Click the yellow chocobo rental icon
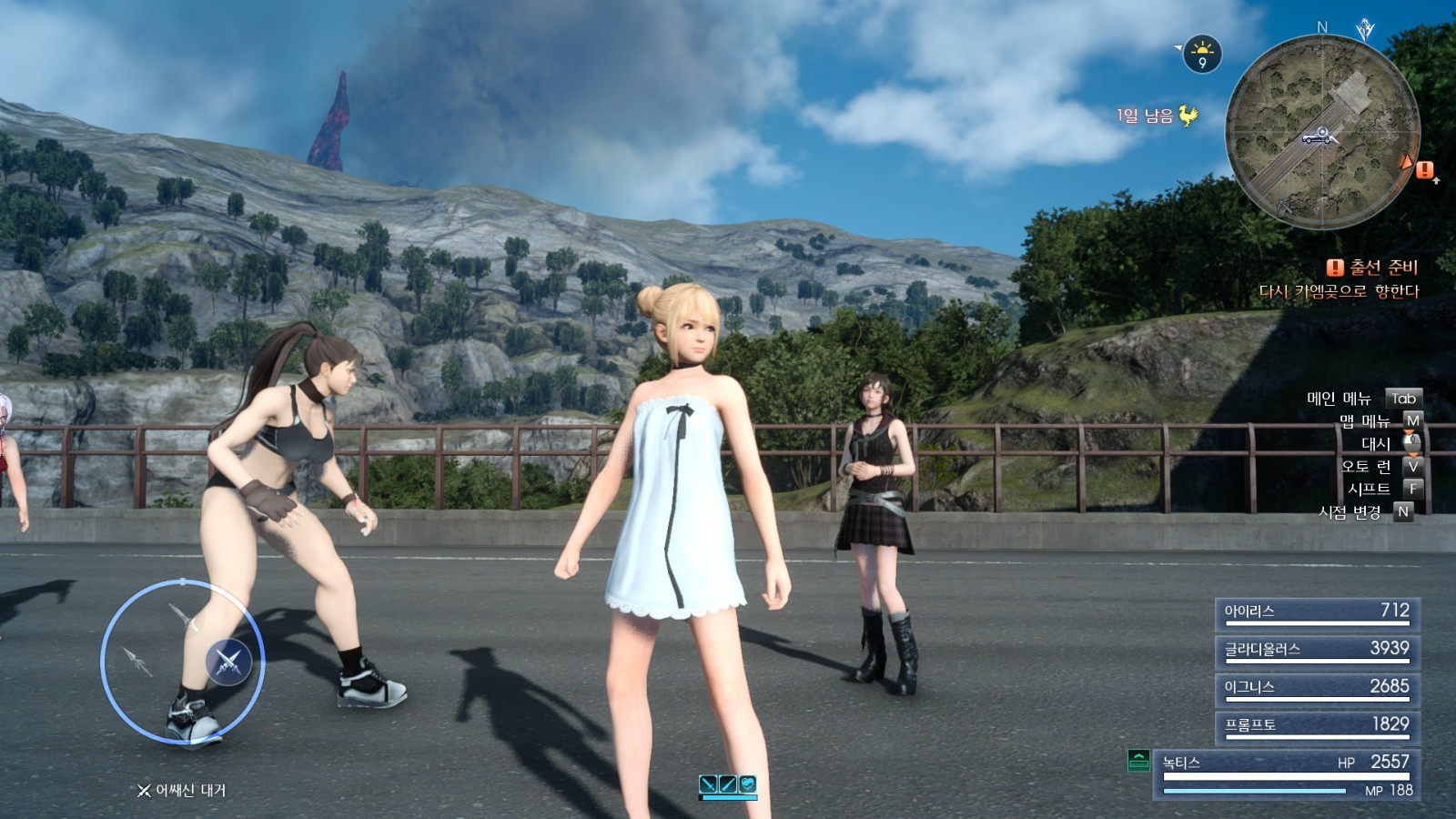 point(1188,116)
